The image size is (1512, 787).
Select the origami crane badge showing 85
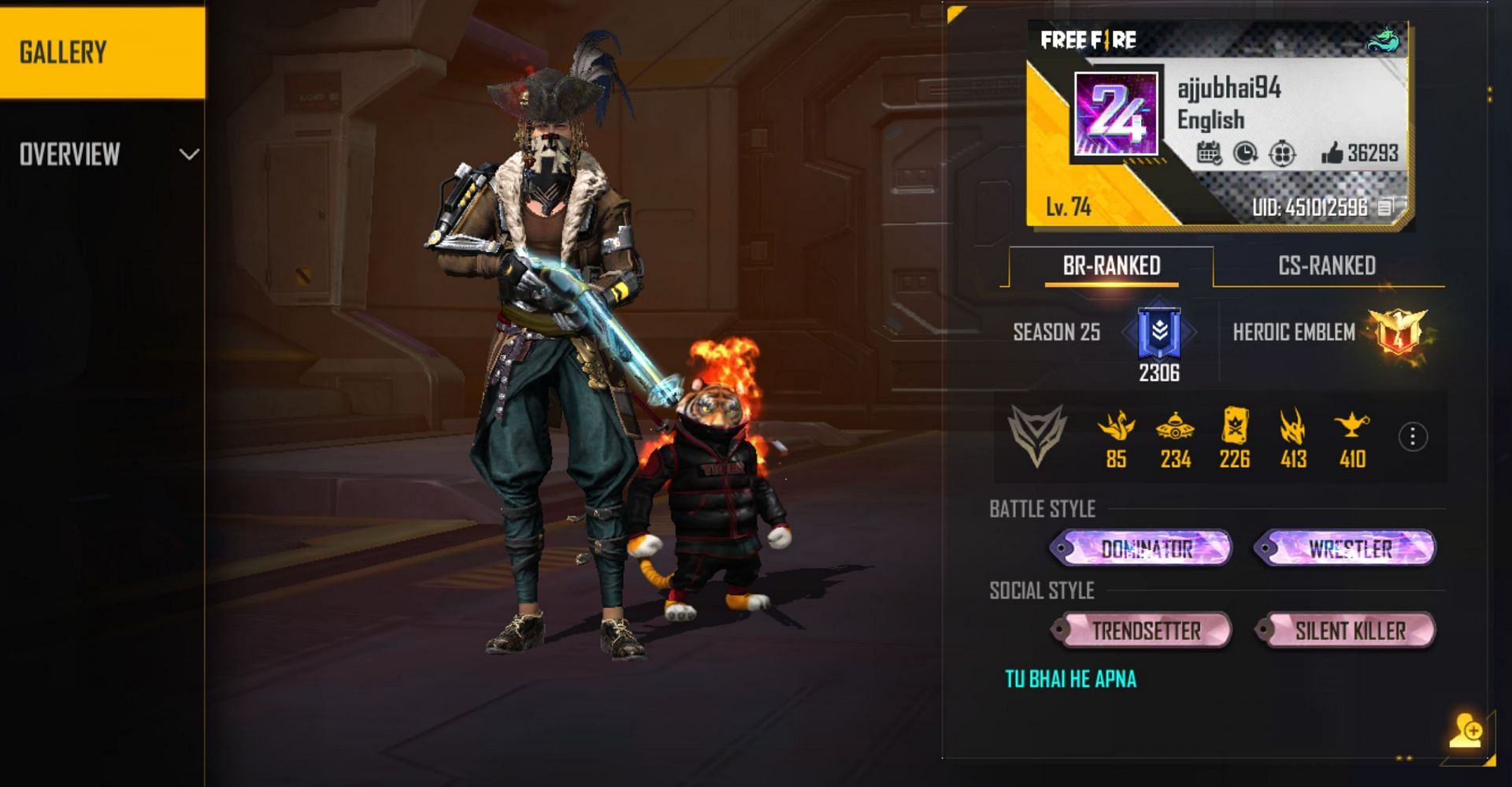click(x=1116, y=428)
